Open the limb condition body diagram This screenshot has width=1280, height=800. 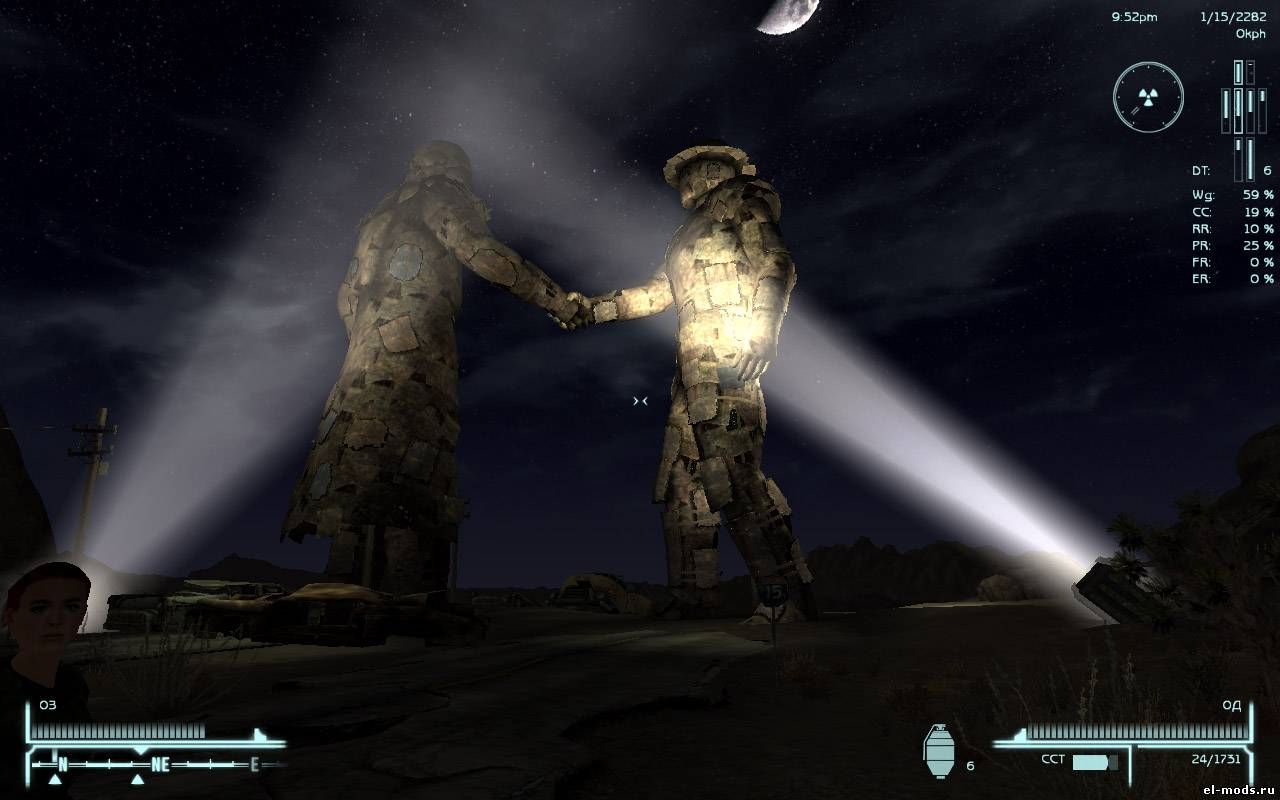click(1243, 110)
